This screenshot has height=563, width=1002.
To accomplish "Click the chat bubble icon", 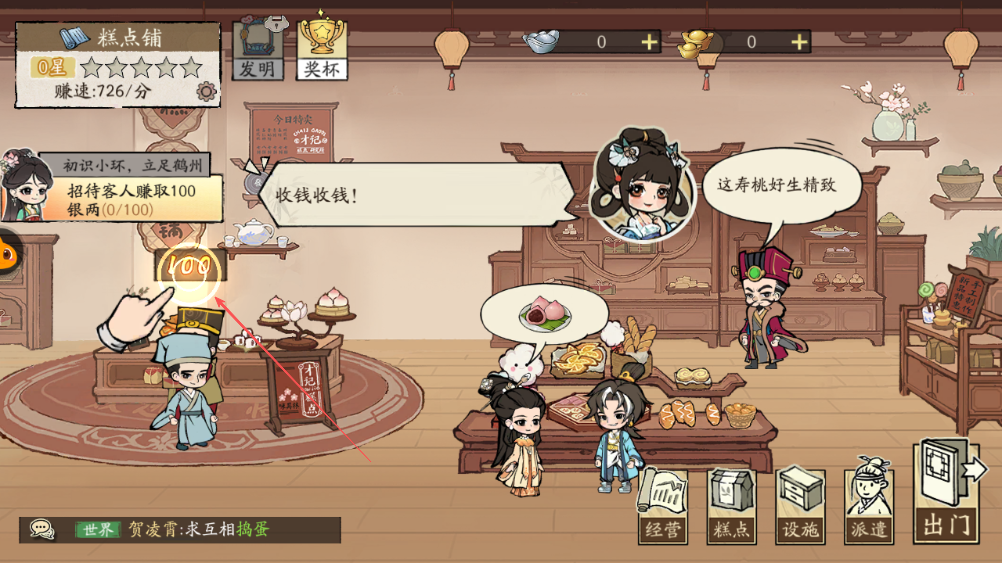I will tap(41, 529).
